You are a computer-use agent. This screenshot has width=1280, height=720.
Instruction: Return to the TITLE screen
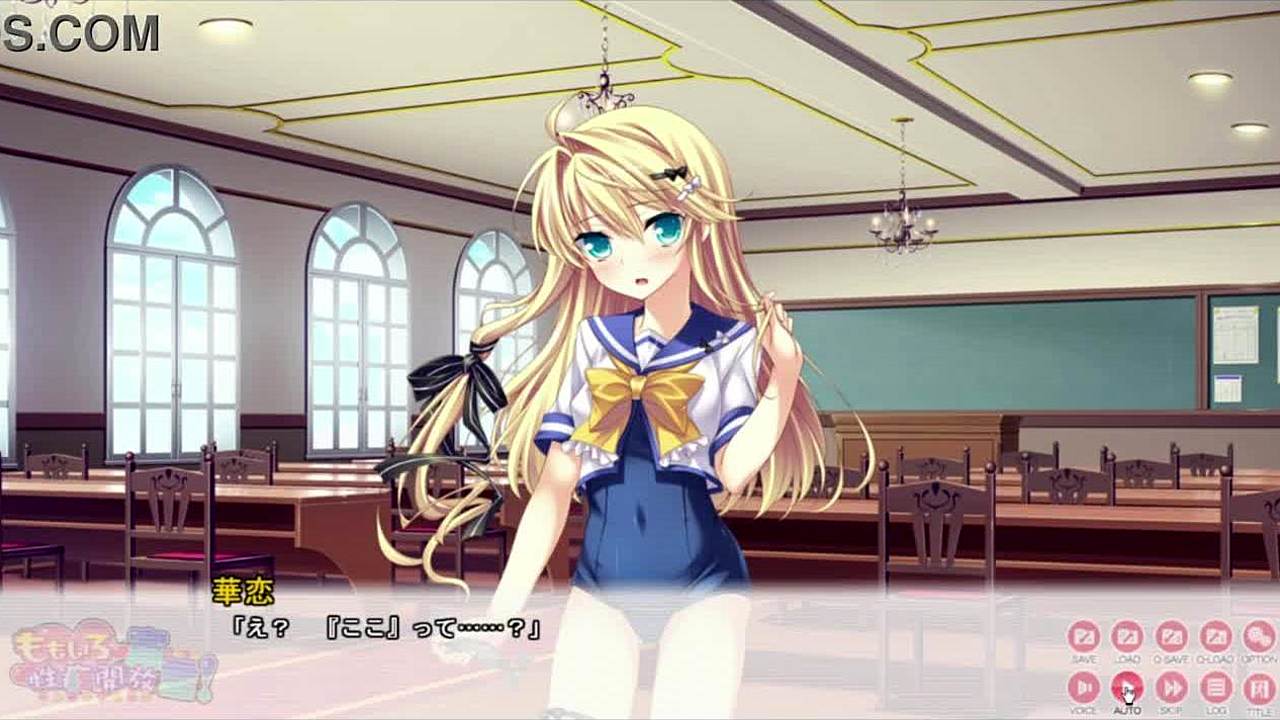[x=1258, y=687]
